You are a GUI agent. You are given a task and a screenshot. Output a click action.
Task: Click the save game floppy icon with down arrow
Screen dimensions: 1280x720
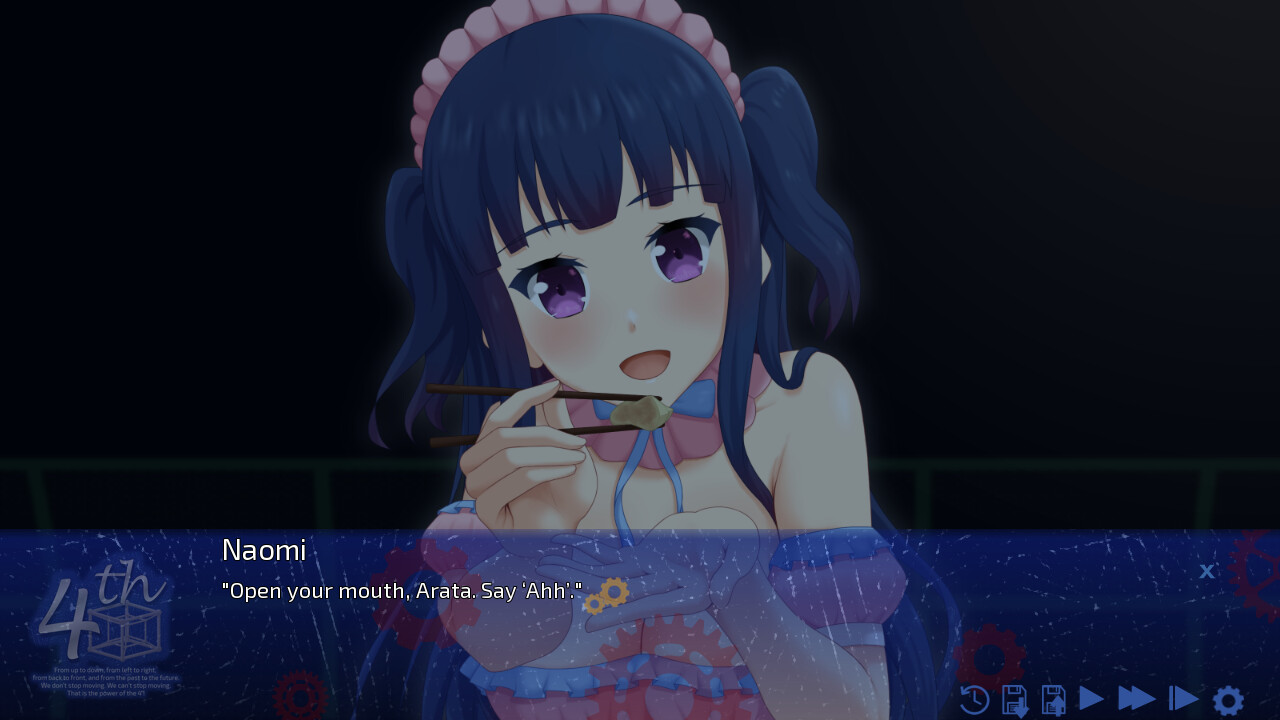pyautogui.click(x=1015, y=700)
